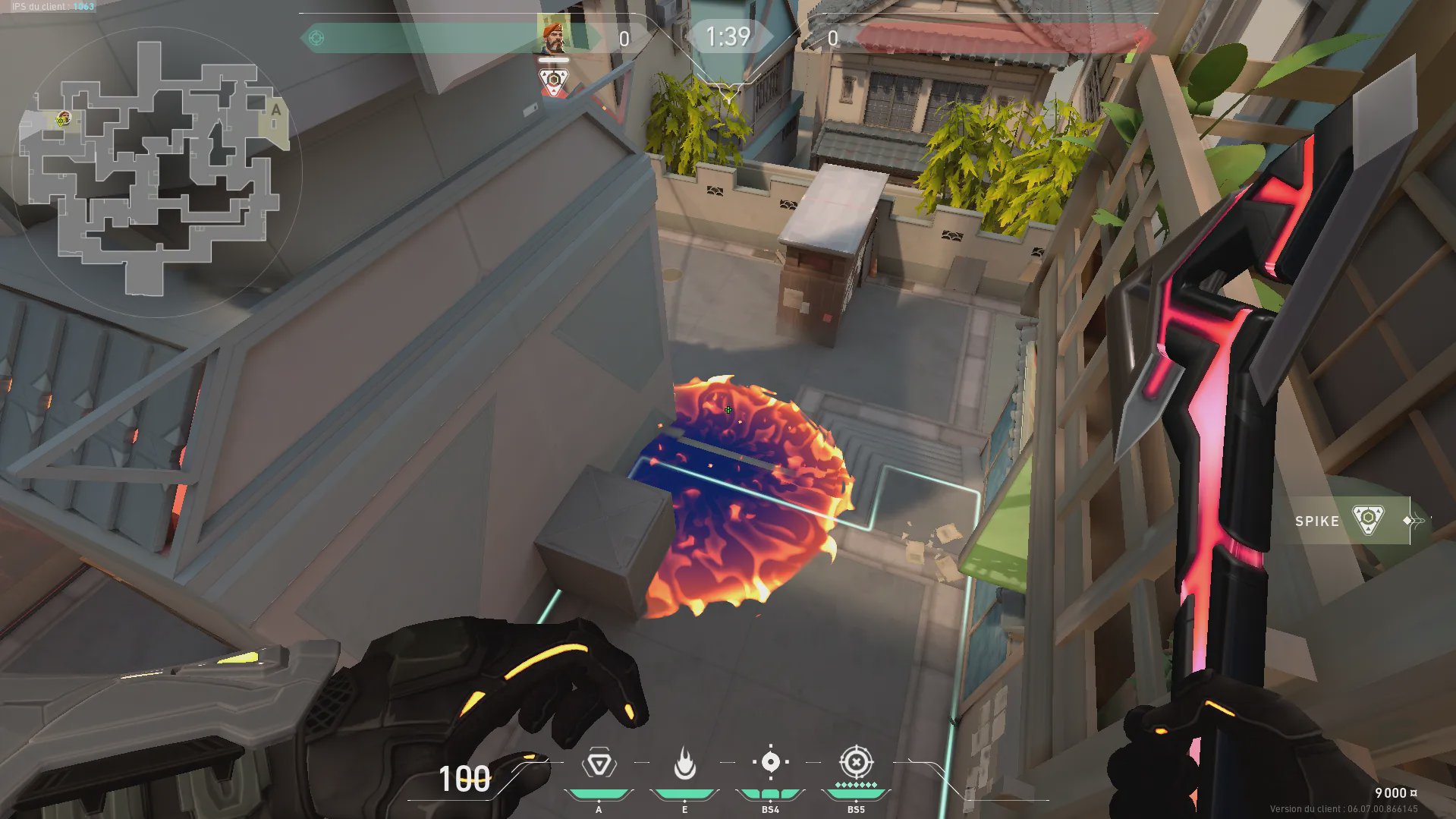Click the spike carrier icon under portrait
The image size is (1456, 819).
pos(554,81)
